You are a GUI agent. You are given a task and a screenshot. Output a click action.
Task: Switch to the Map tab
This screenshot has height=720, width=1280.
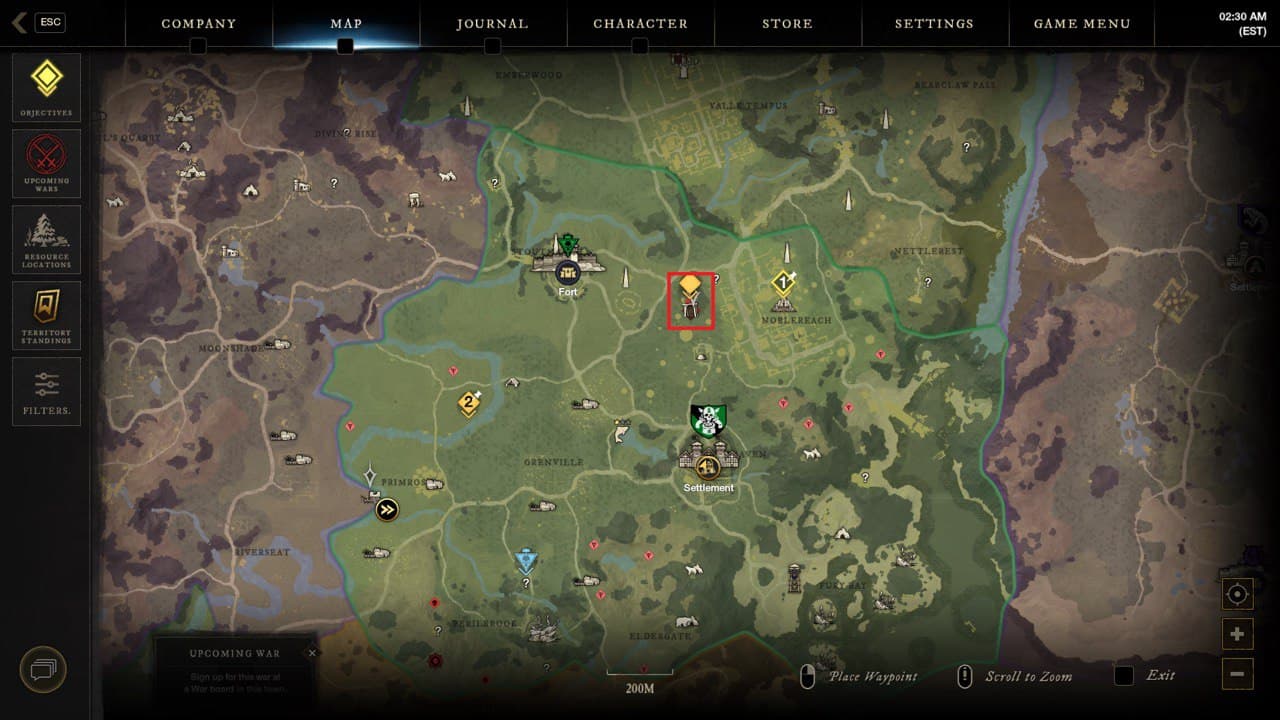346,24
